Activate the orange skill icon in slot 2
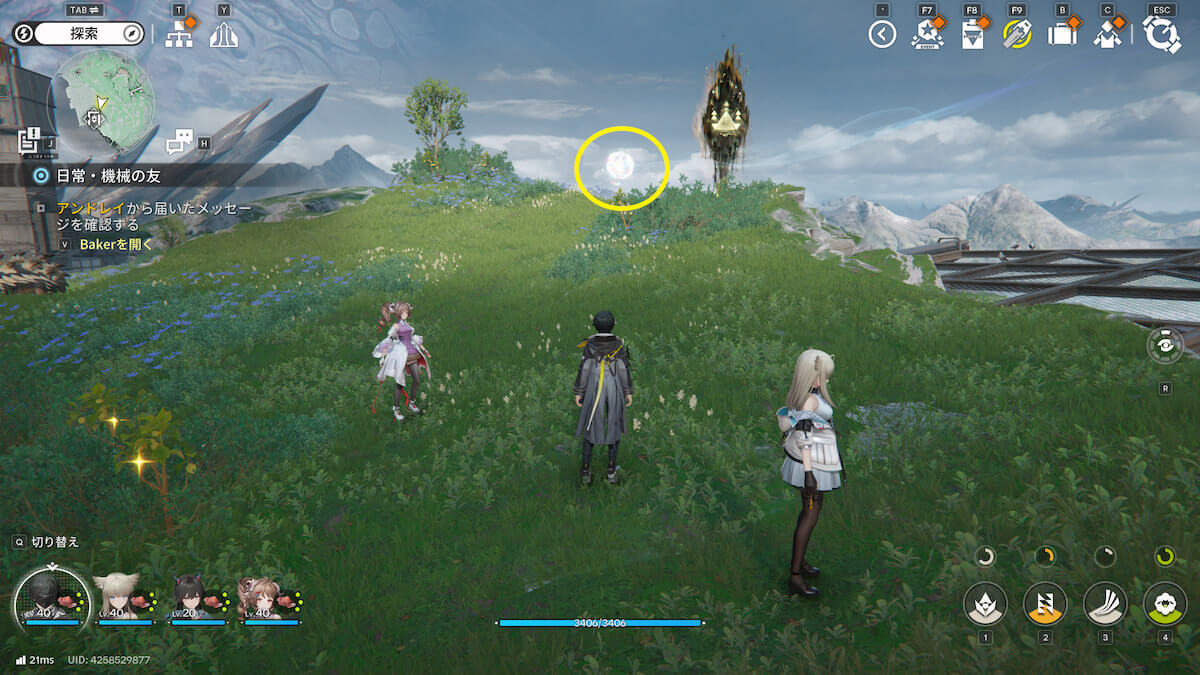Viewport: 1200px width, 675px height. [1045, 604]
